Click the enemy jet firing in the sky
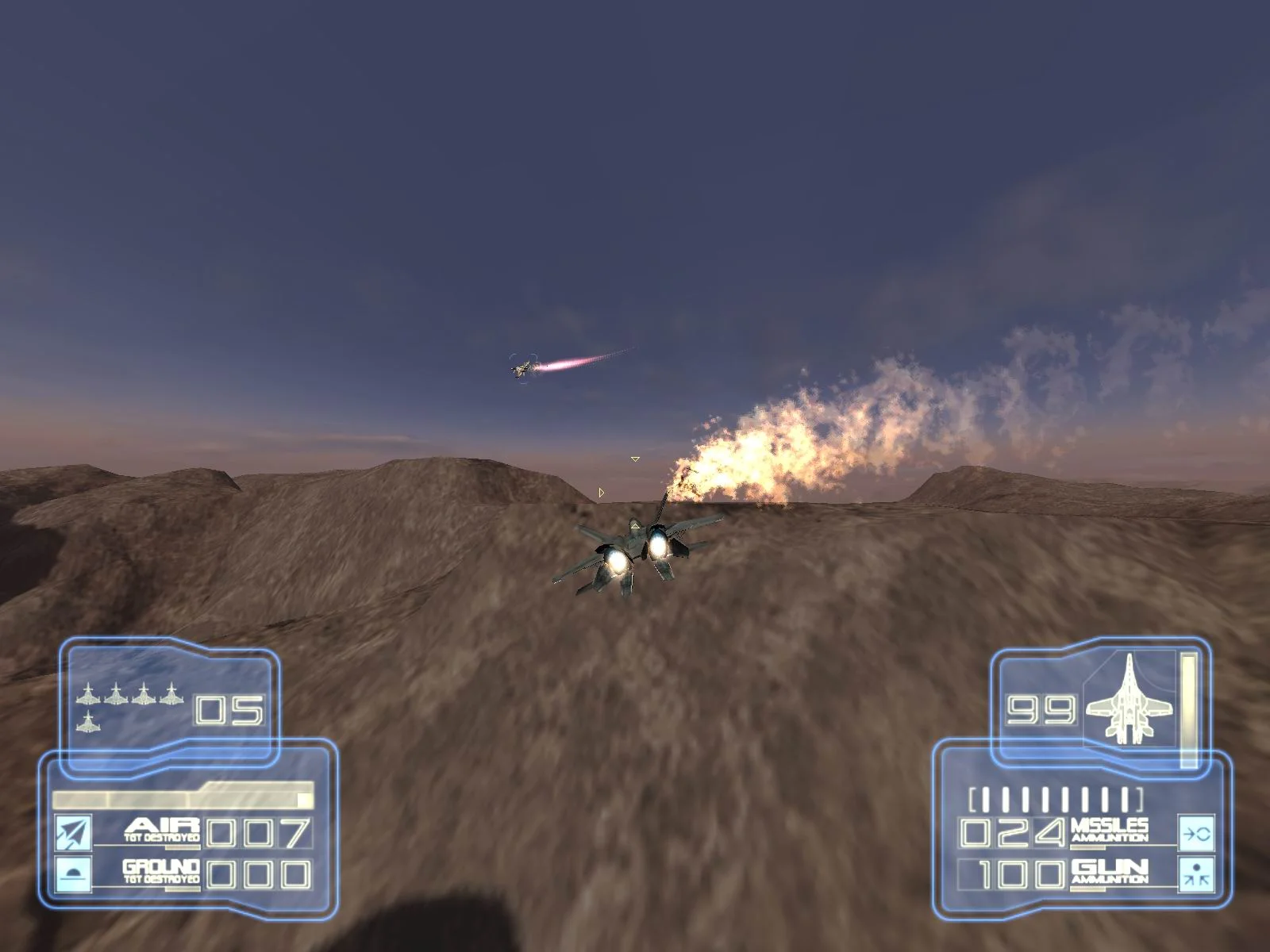 [524, 367]
